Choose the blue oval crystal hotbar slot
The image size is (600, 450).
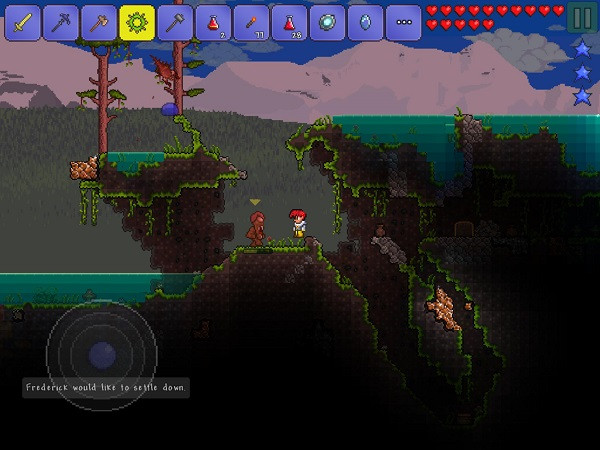click(365, 22)
